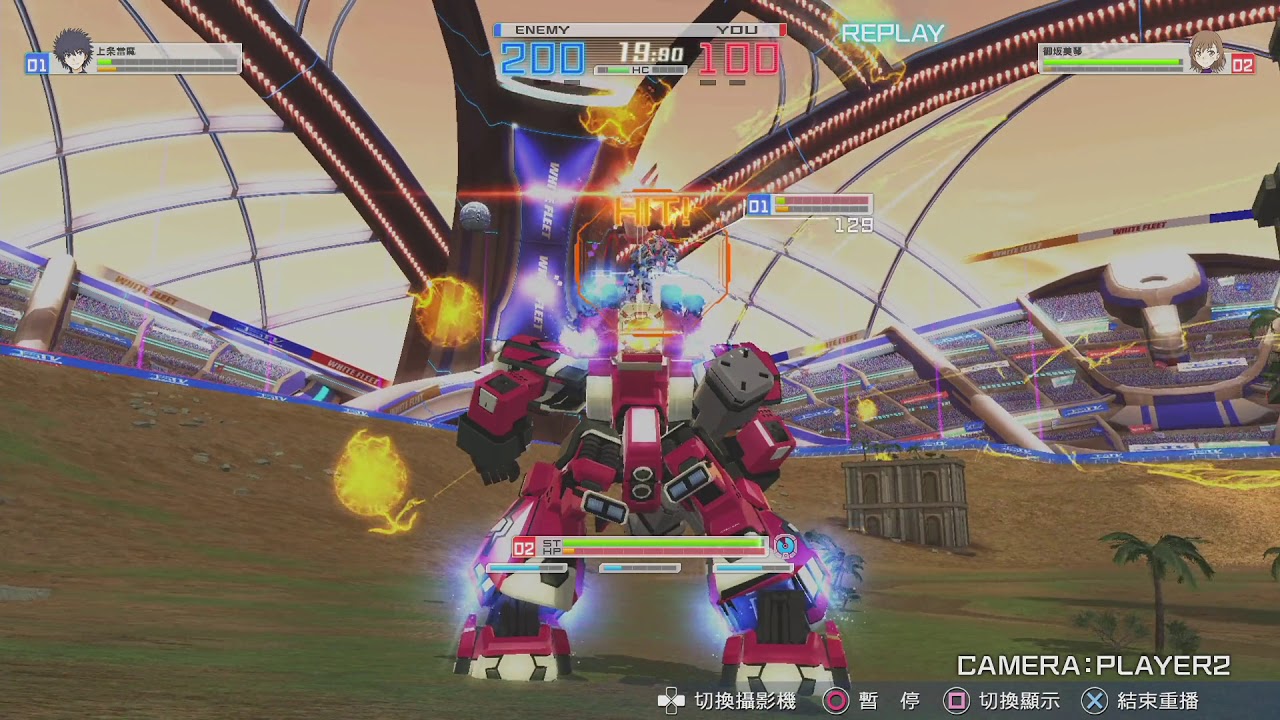The height and width of the screenshot is (720, 1280).
Task: Expand the ENEMY score panel header
Action: click(540, 29)
